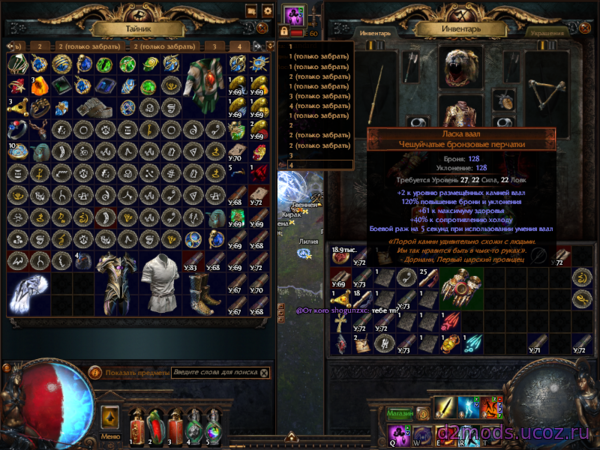The image size is (600, 450).
Task: Open the stash tab list dropdown arrow
Action: pos(270,46)
